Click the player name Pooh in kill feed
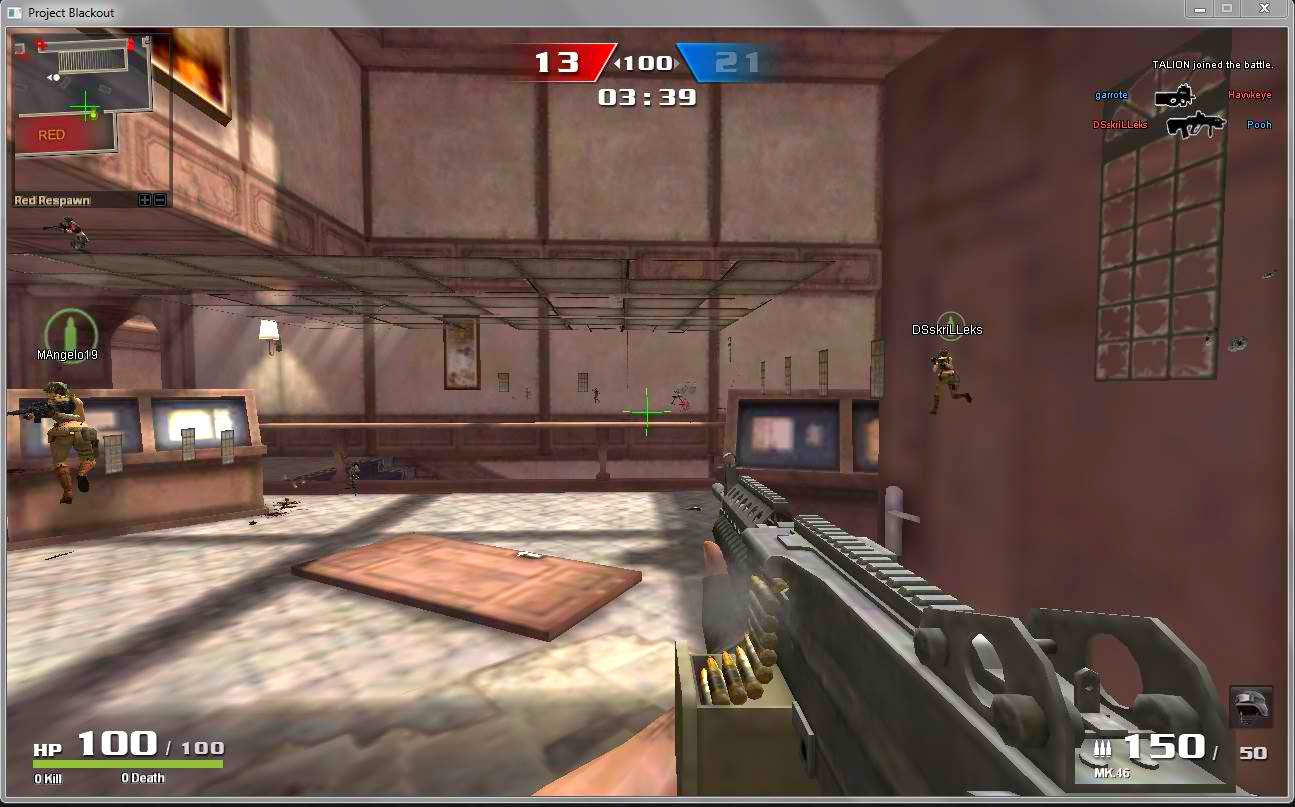 point(1259,124)
